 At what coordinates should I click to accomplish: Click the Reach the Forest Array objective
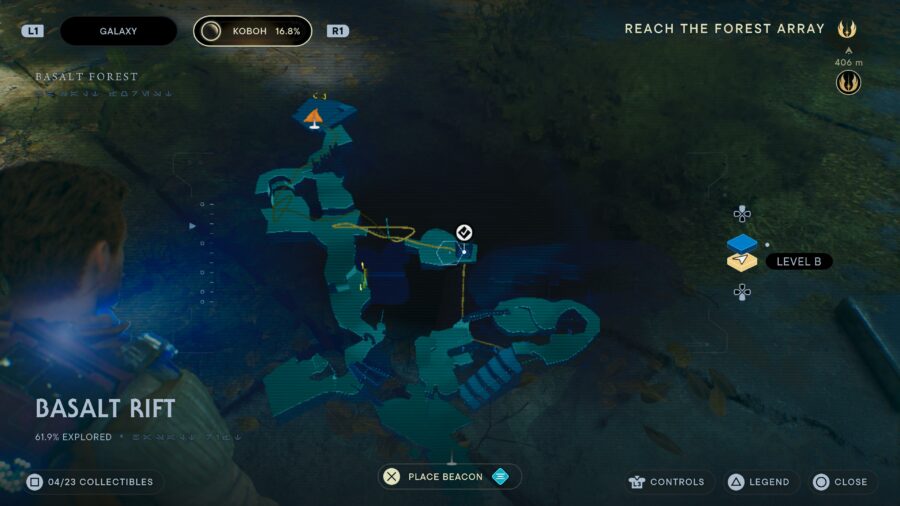coord(725,29)
